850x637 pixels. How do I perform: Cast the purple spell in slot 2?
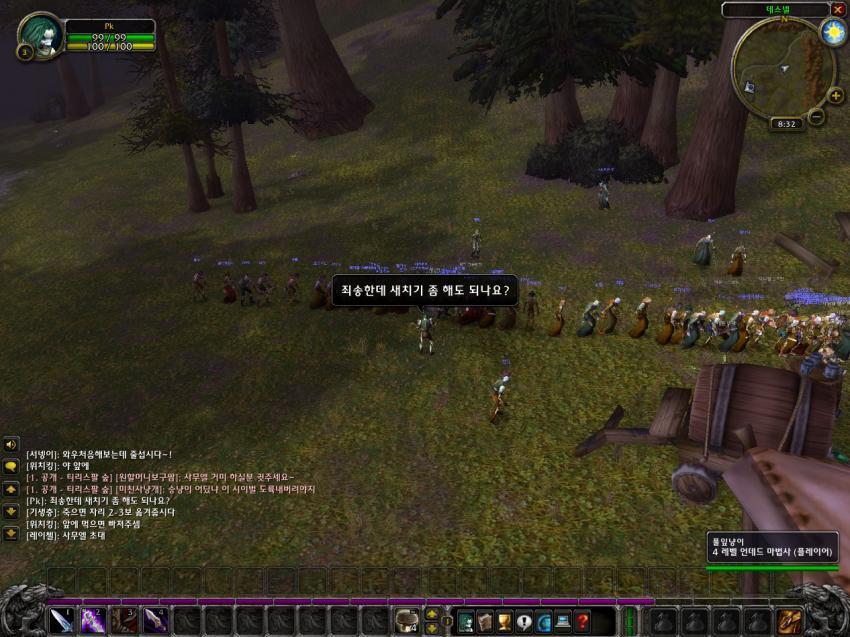(x=93, y=620)
